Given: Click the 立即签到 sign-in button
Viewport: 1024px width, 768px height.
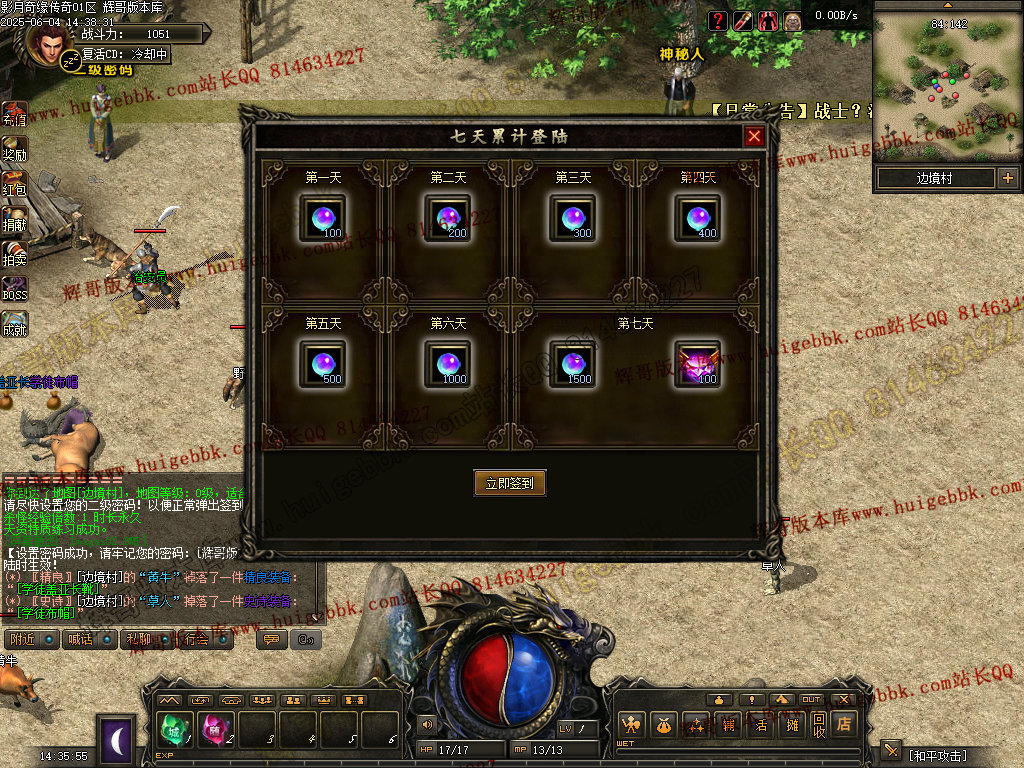Looking at the screenshot, I should click(x=509, y=483).
